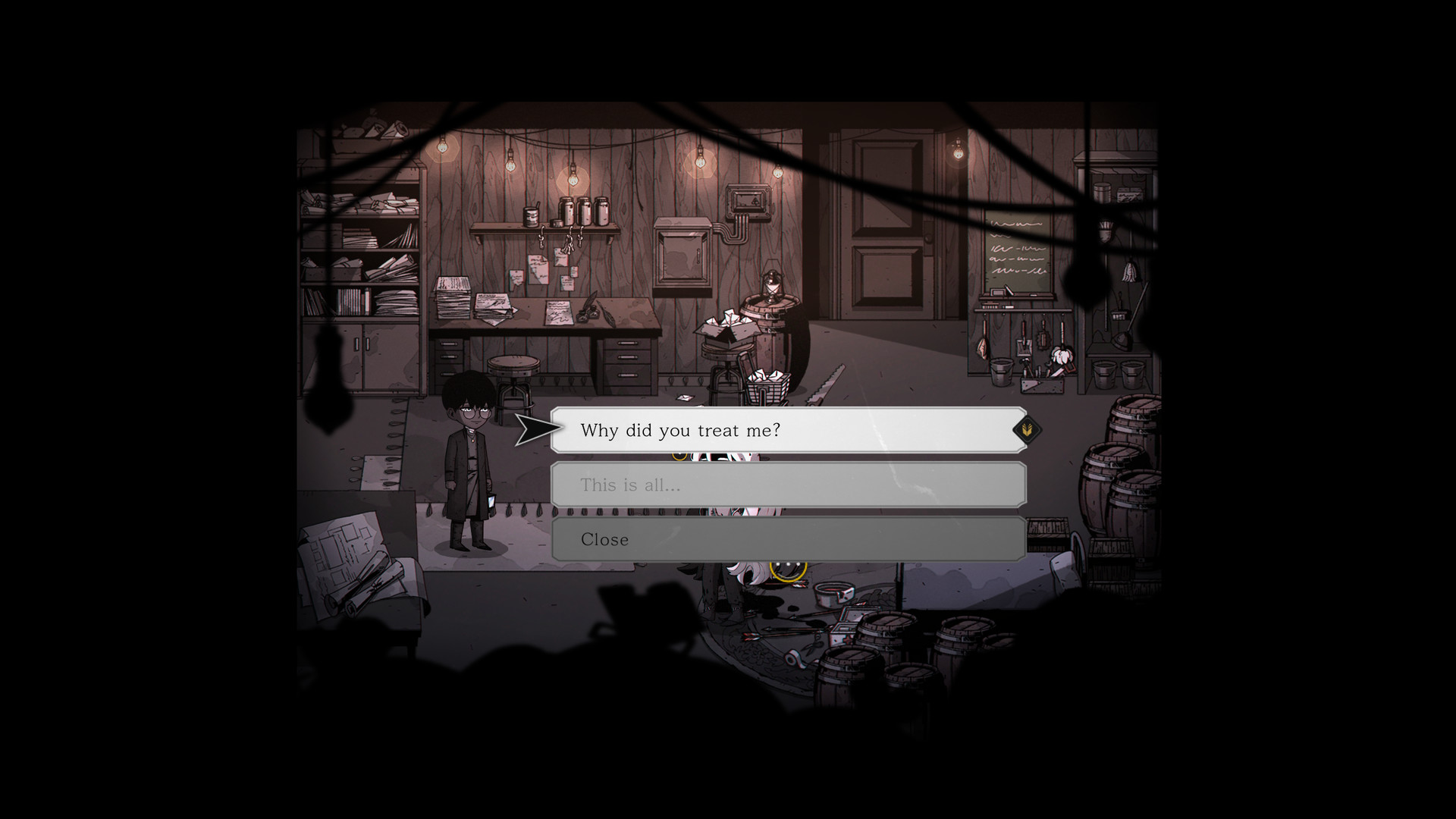Click the black selection arrow pointer
The height and width of the screenshot is (819, 1456).
(x=534, y=428)
